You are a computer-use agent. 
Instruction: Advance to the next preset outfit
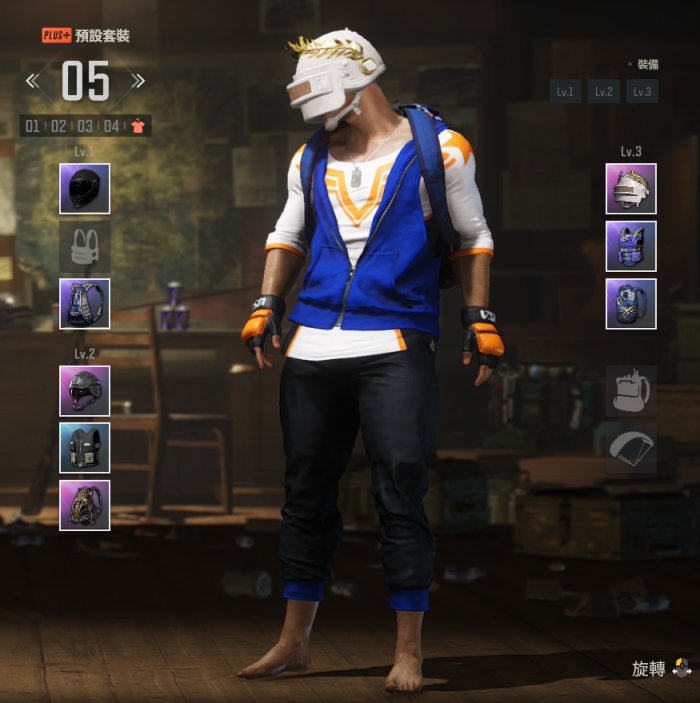click(x=138, y=81)
